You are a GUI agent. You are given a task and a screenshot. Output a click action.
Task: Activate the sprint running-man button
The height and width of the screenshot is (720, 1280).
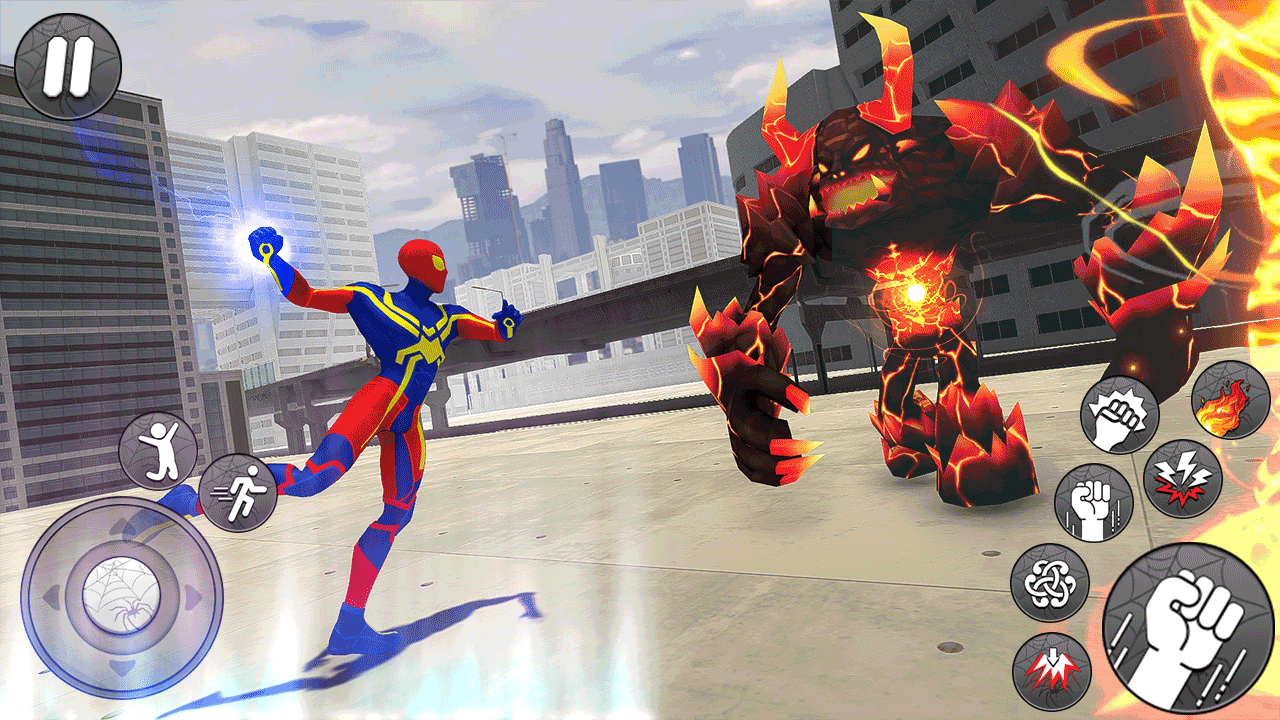(x=237, y=492)
